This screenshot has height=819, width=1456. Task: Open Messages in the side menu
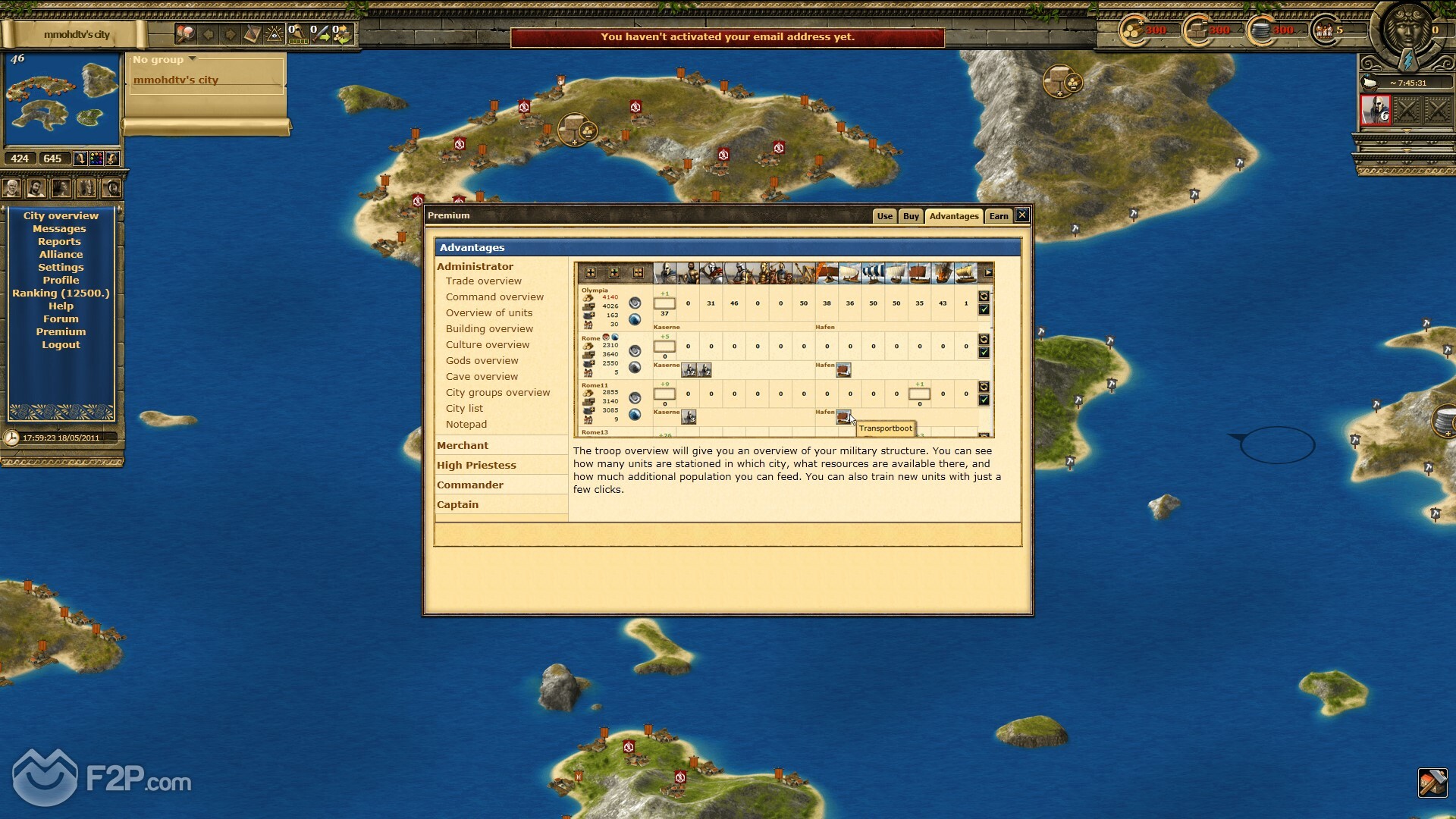click(x=59, y=229)
